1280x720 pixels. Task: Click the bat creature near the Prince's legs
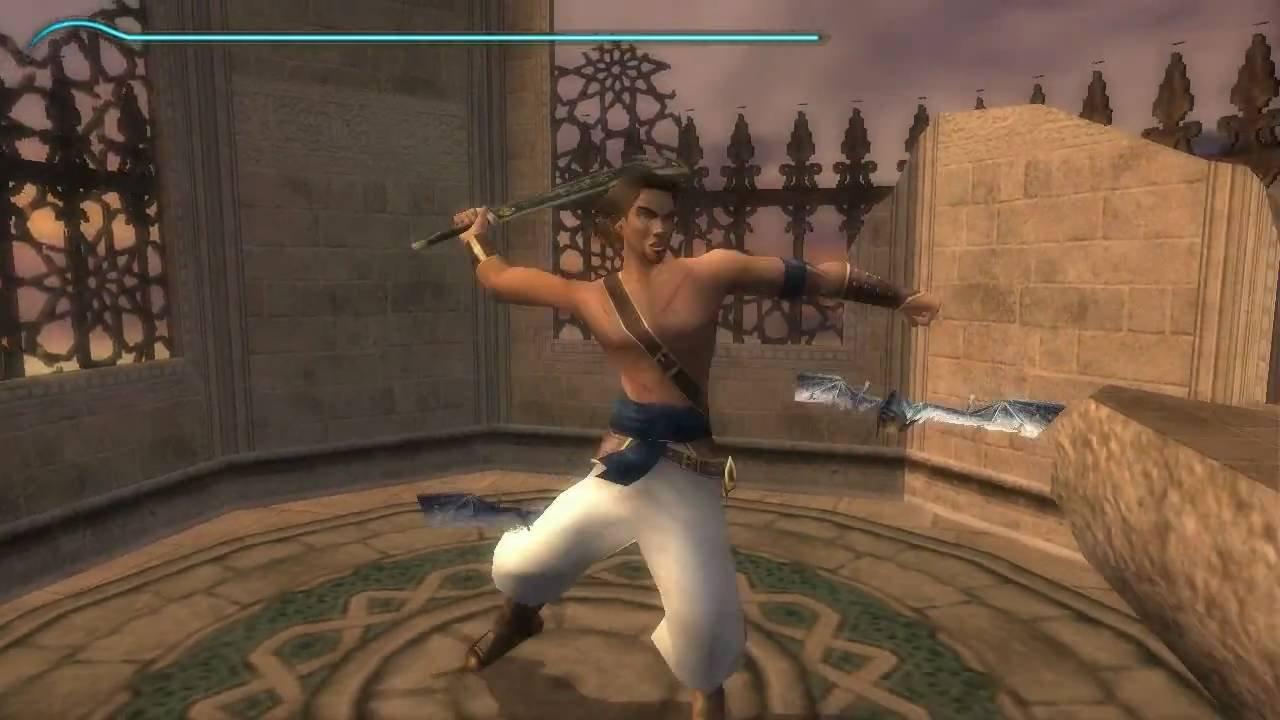point(470,510)
